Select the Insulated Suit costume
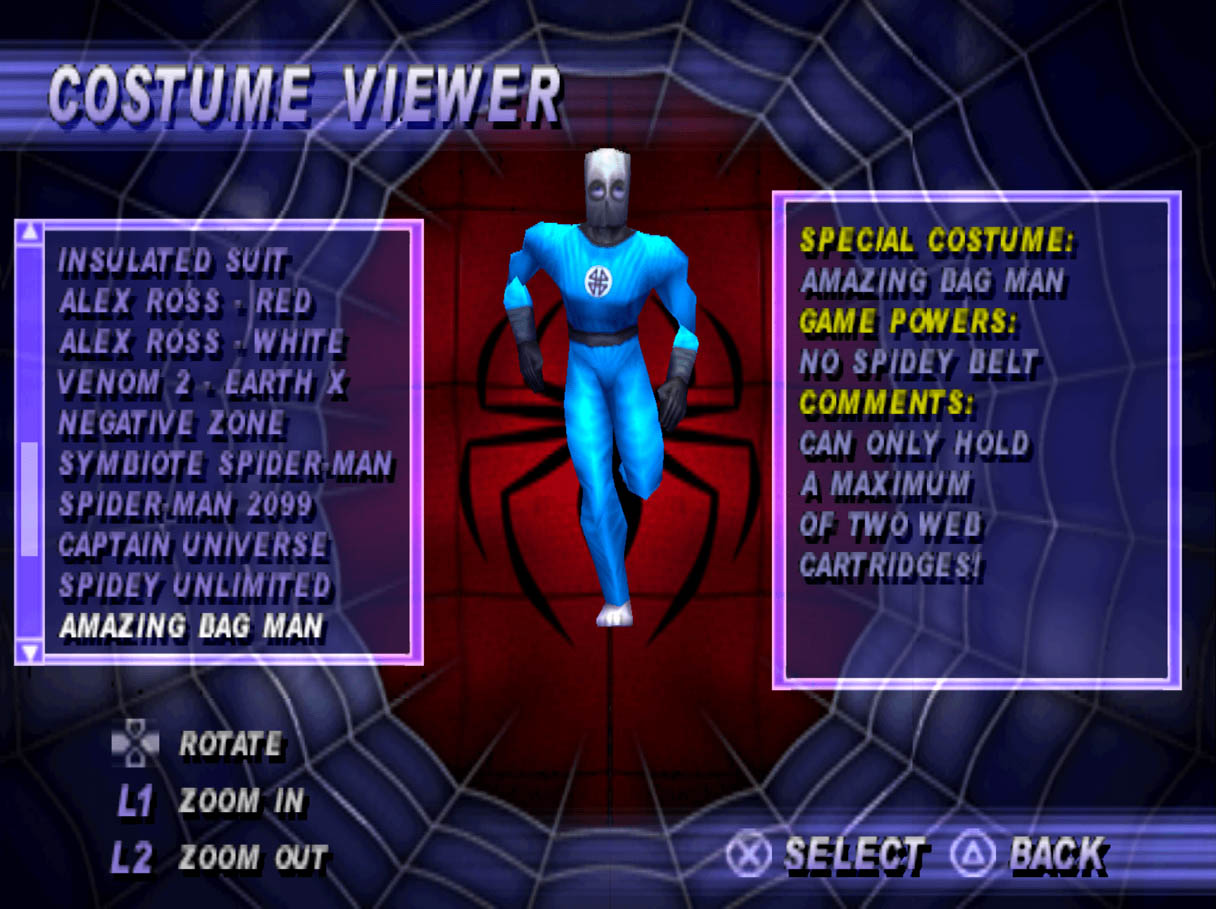Screen dimensions: 1216x909 click(x=172, y=262)
